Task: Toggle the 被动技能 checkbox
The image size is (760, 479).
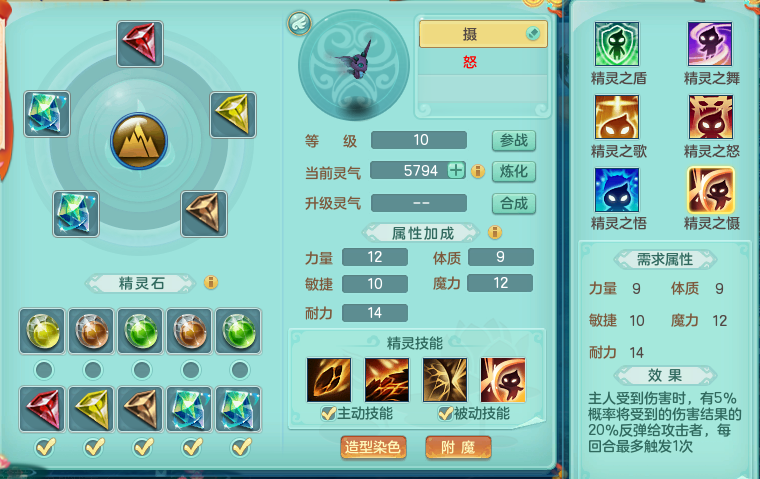Action: (x=444, y=413)
